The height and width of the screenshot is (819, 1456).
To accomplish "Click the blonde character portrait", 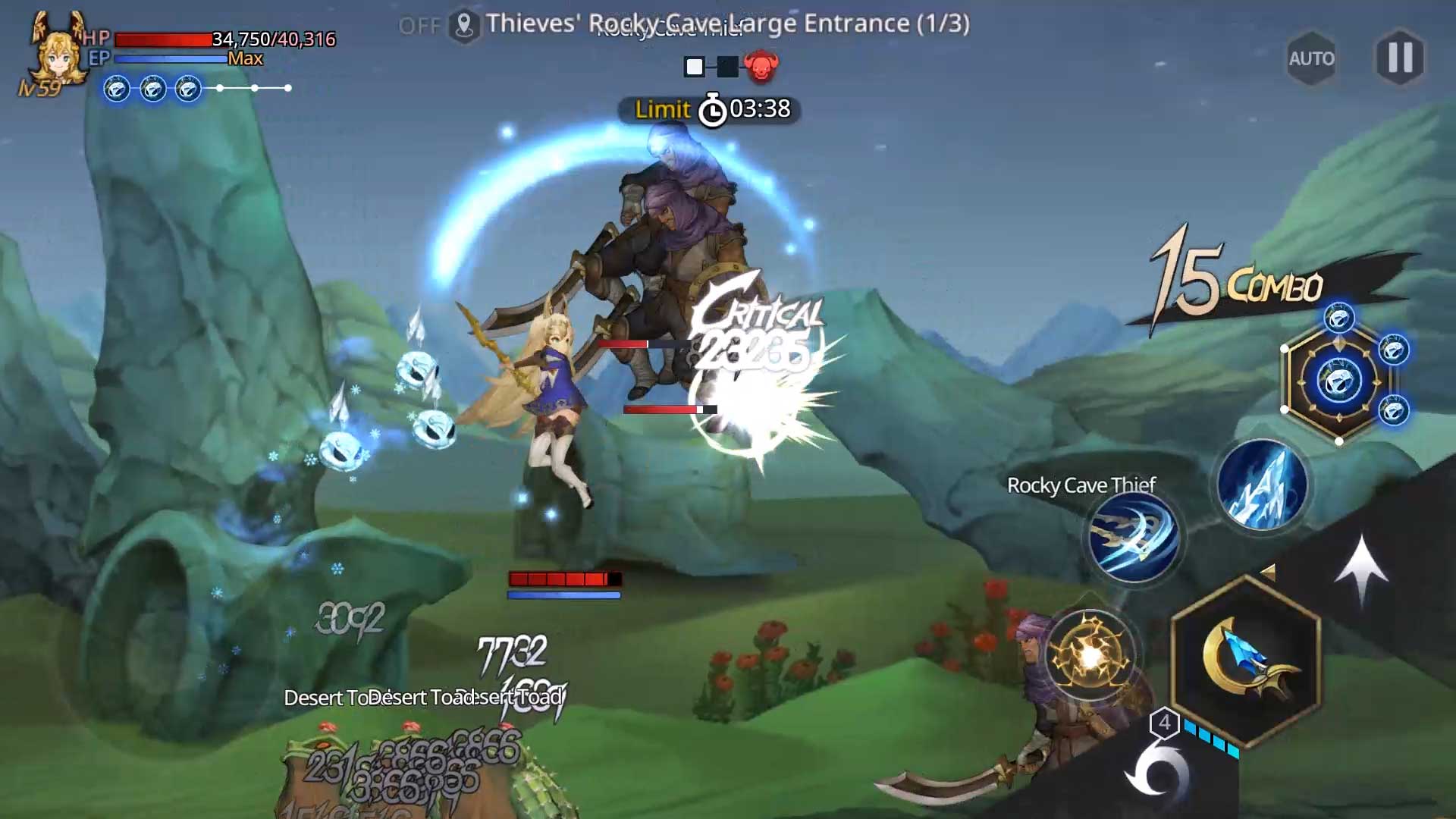I will coord(58,52).
